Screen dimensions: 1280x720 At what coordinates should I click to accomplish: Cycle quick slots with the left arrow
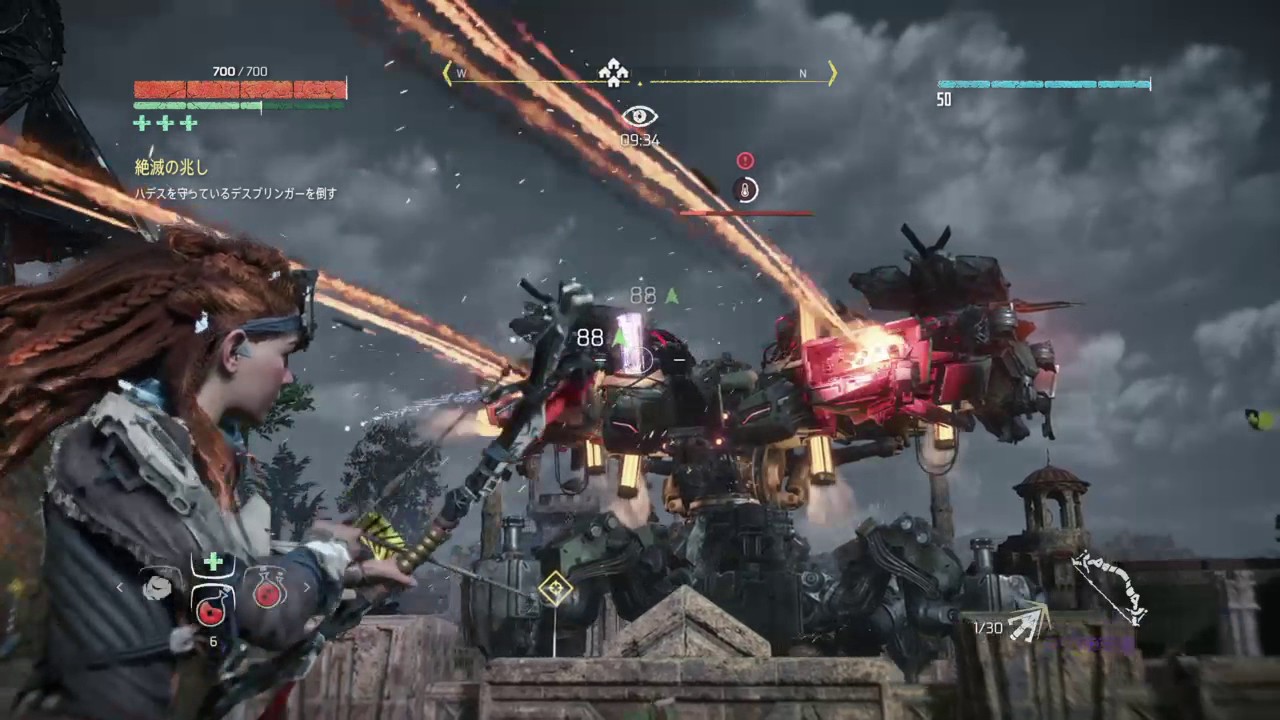[x=121, y=588]
